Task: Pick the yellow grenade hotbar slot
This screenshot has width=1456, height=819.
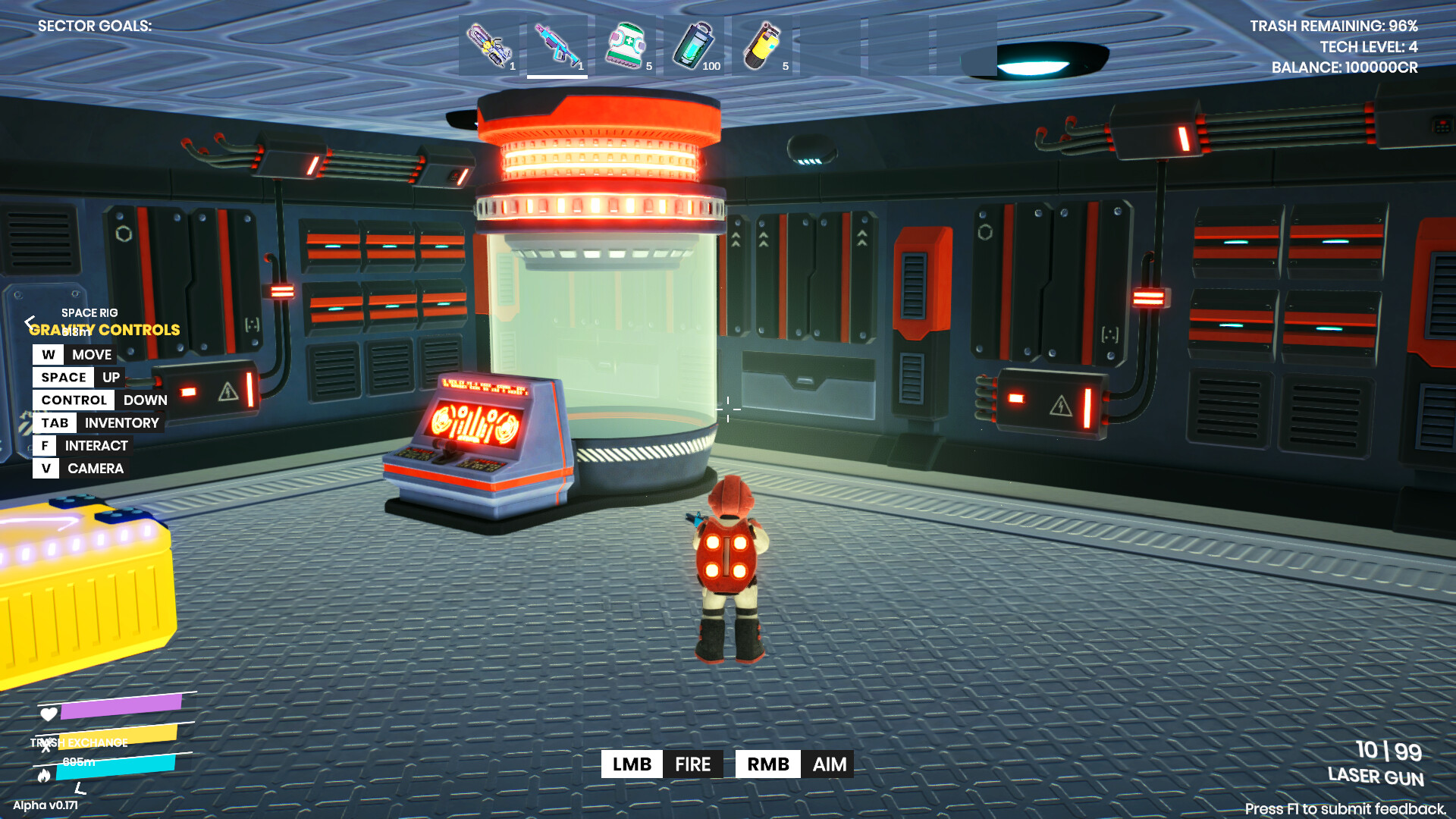Action: coord(762,45)
